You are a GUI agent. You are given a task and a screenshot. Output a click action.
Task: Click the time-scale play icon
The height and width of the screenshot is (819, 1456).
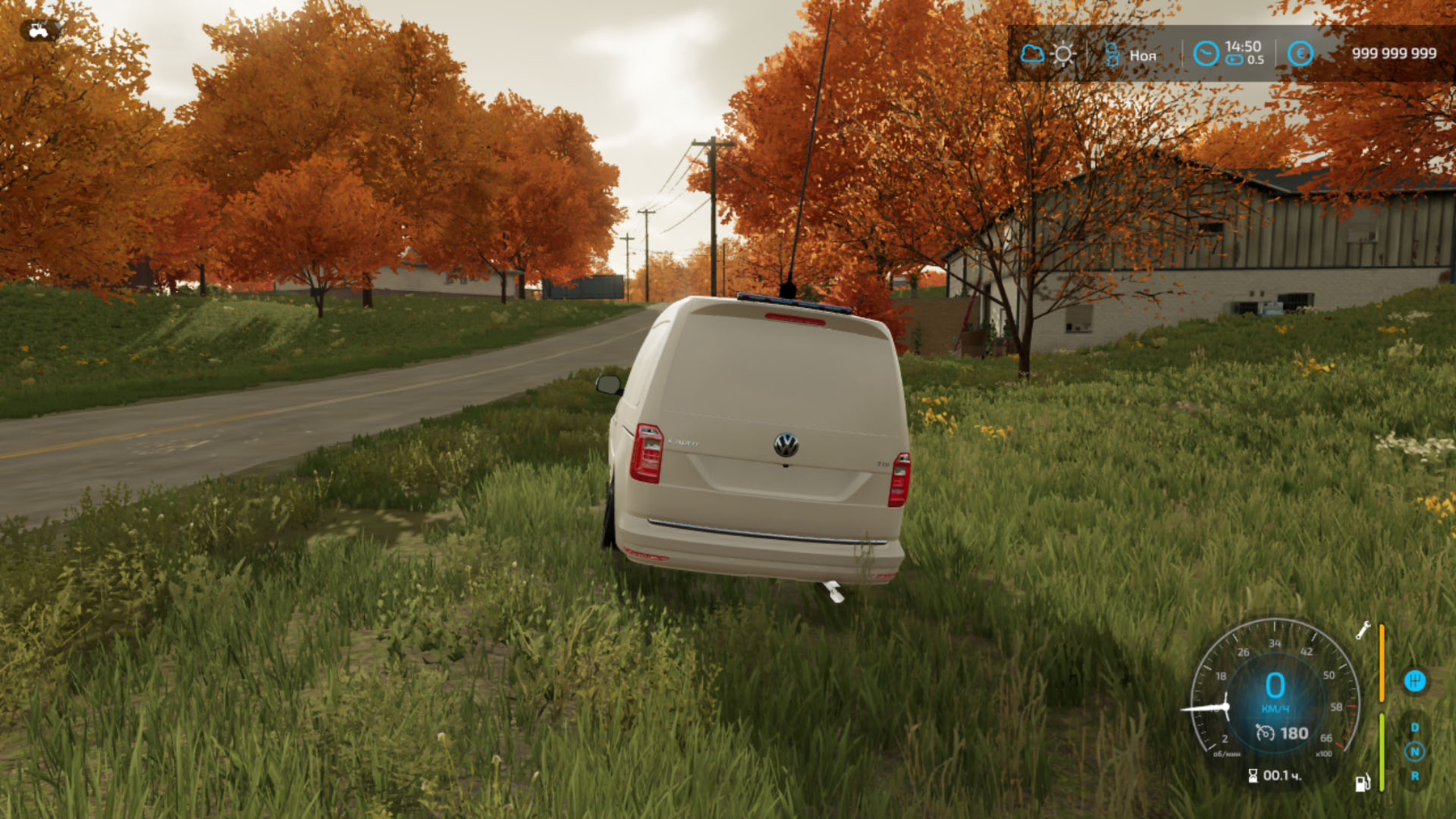pyautogui.click(x=1234, y=61)
